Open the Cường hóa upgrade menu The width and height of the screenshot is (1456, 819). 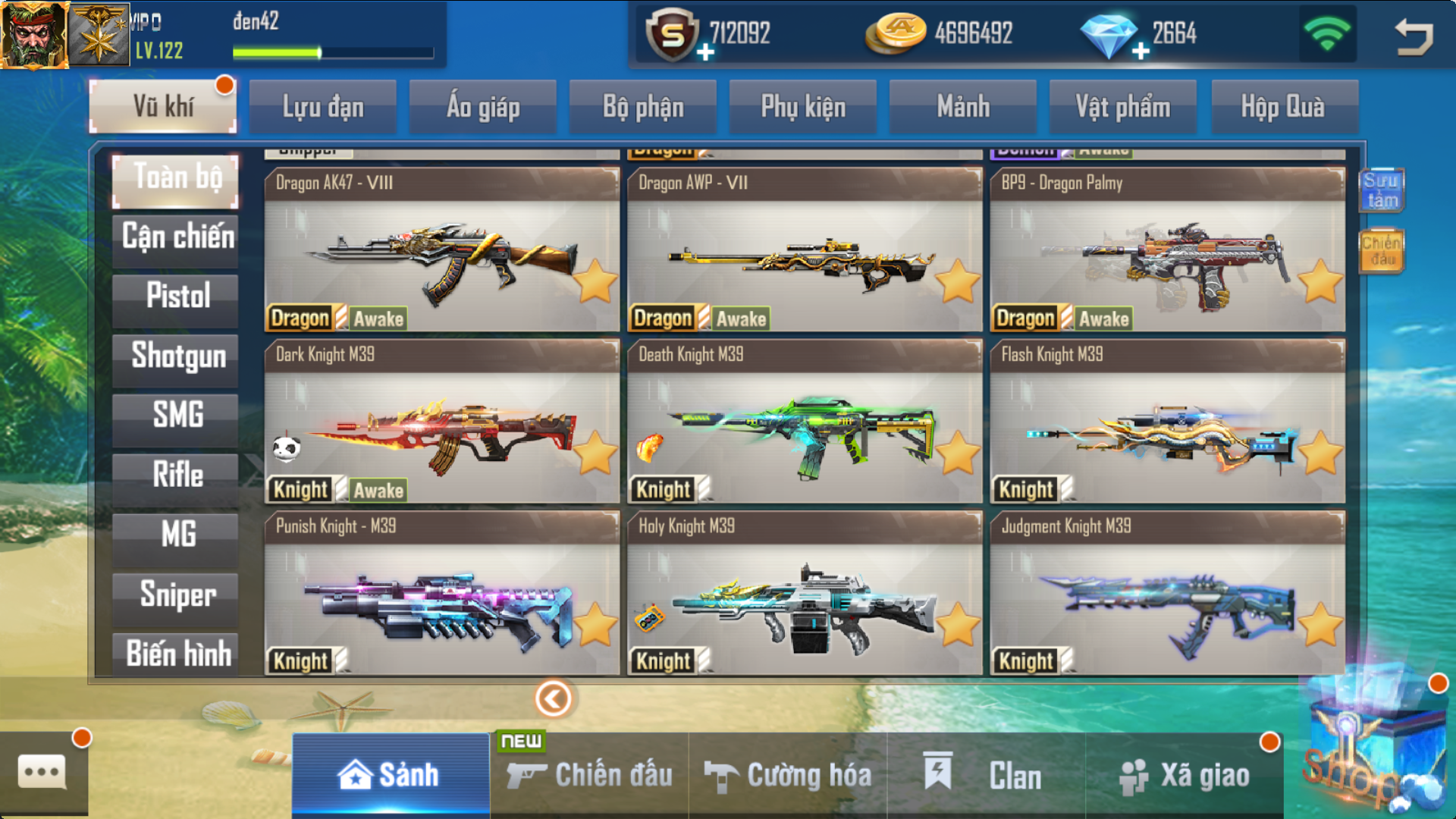click(x=788, y=775)
